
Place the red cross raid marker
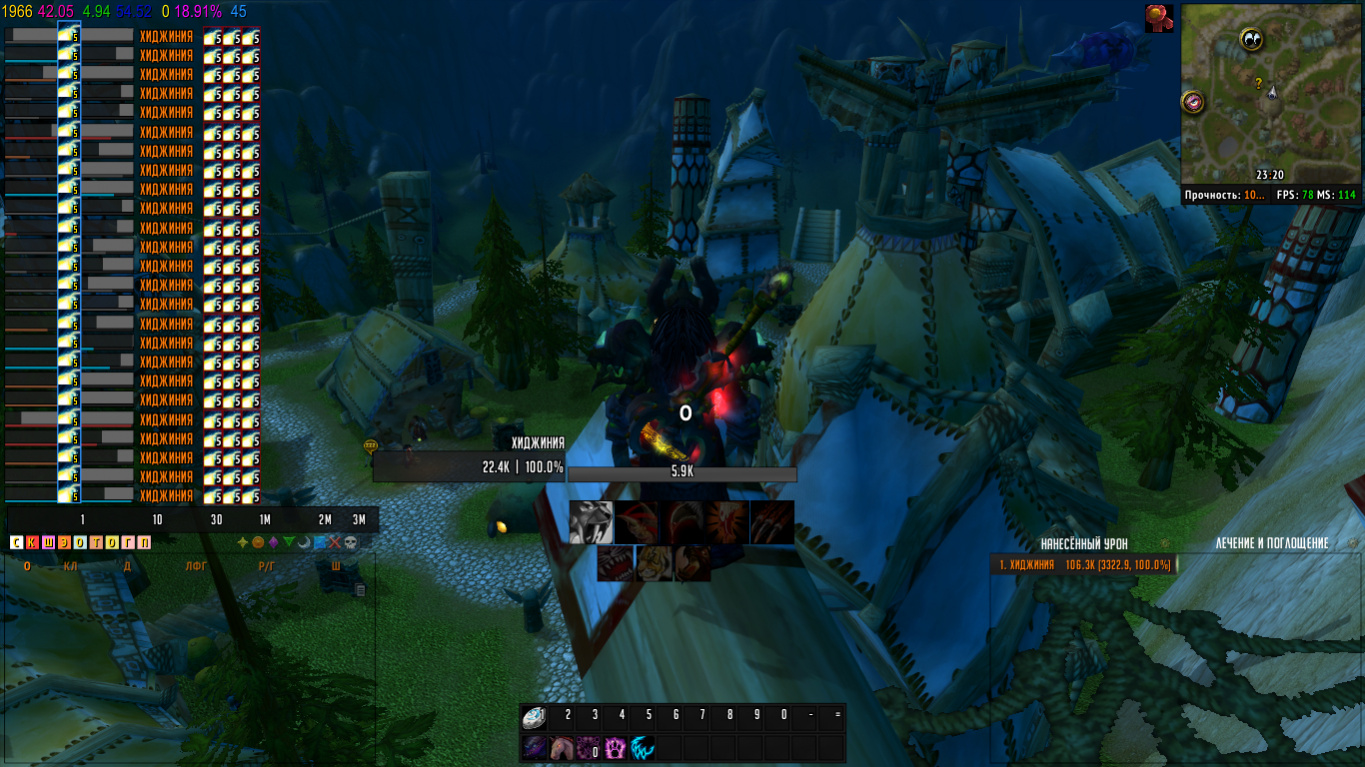click(335, 542)
